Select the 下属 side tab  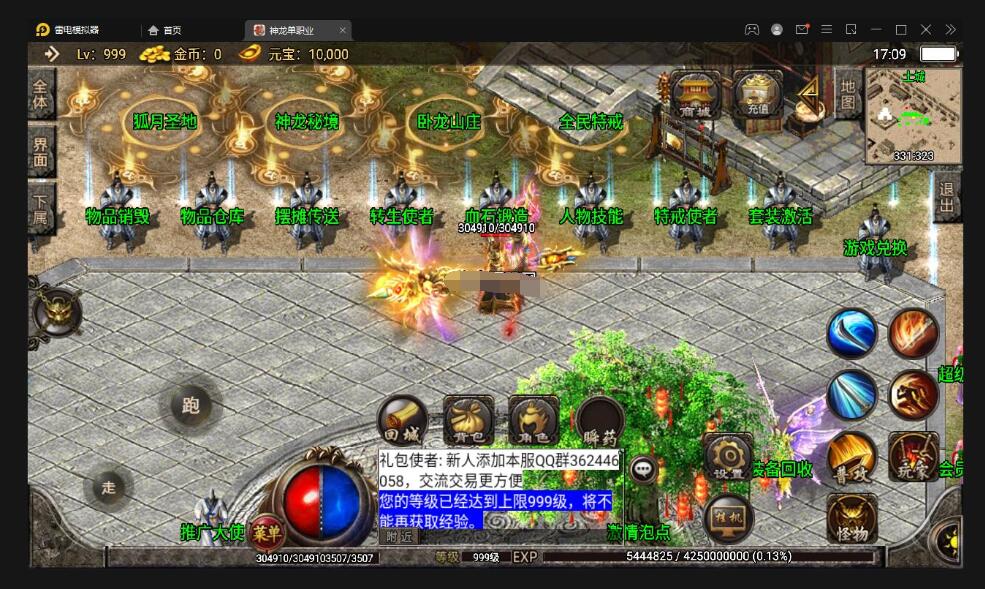point(41,207)
